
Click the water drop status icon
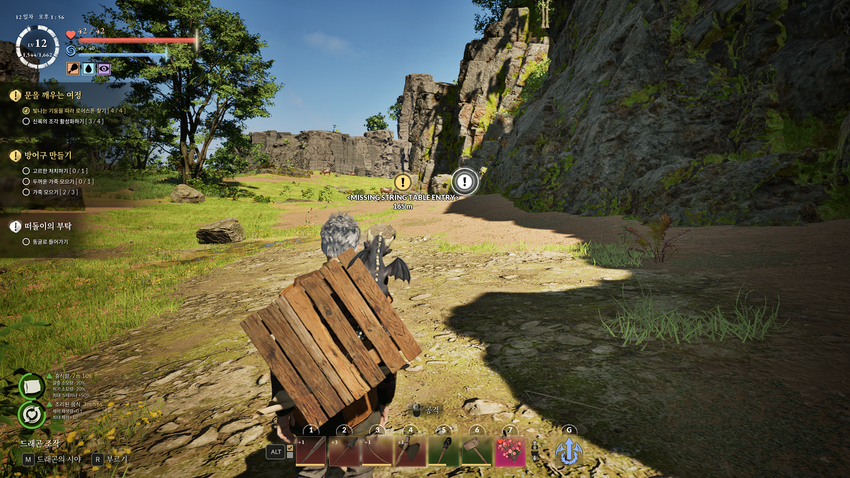pos(88,69)
